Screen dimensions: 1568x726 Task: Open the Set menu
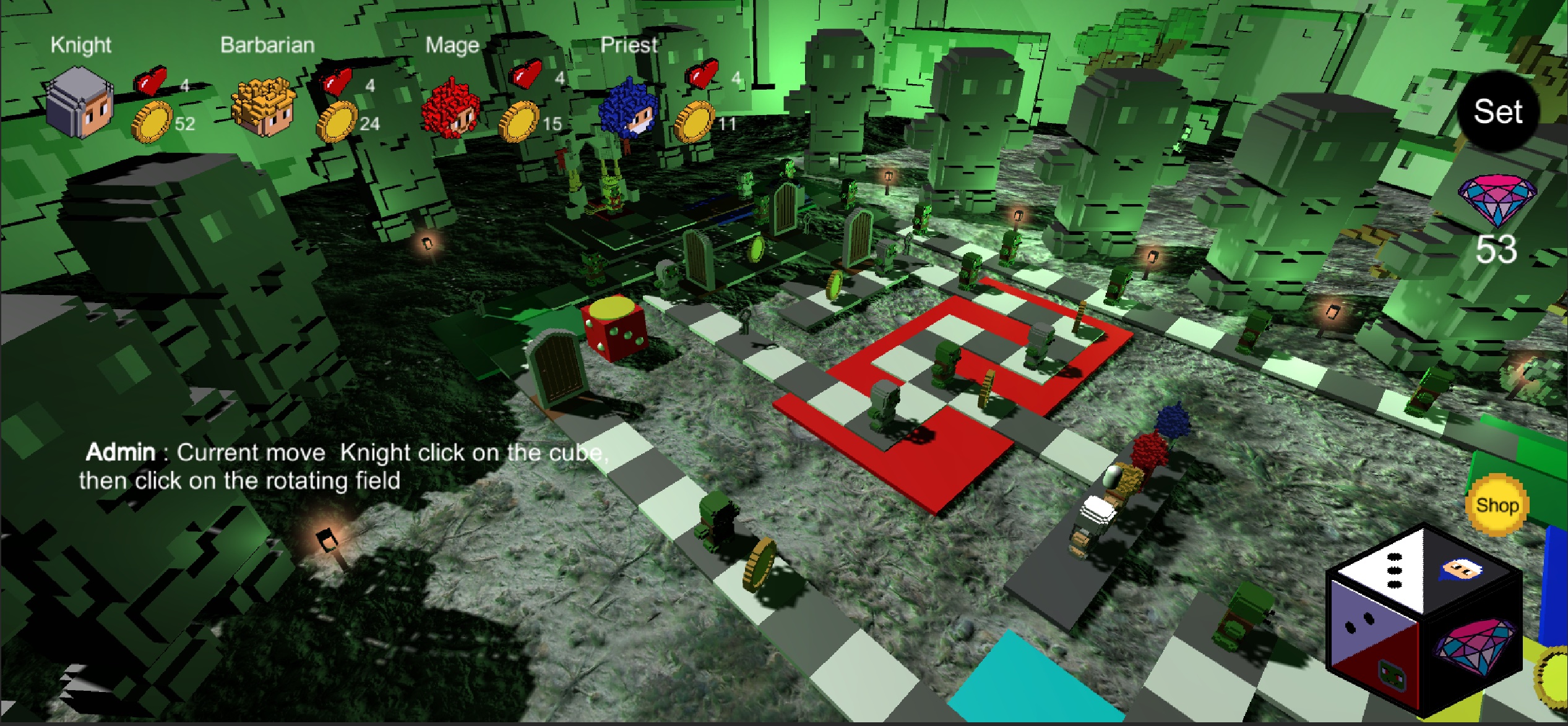click(x=1497, y=112)
